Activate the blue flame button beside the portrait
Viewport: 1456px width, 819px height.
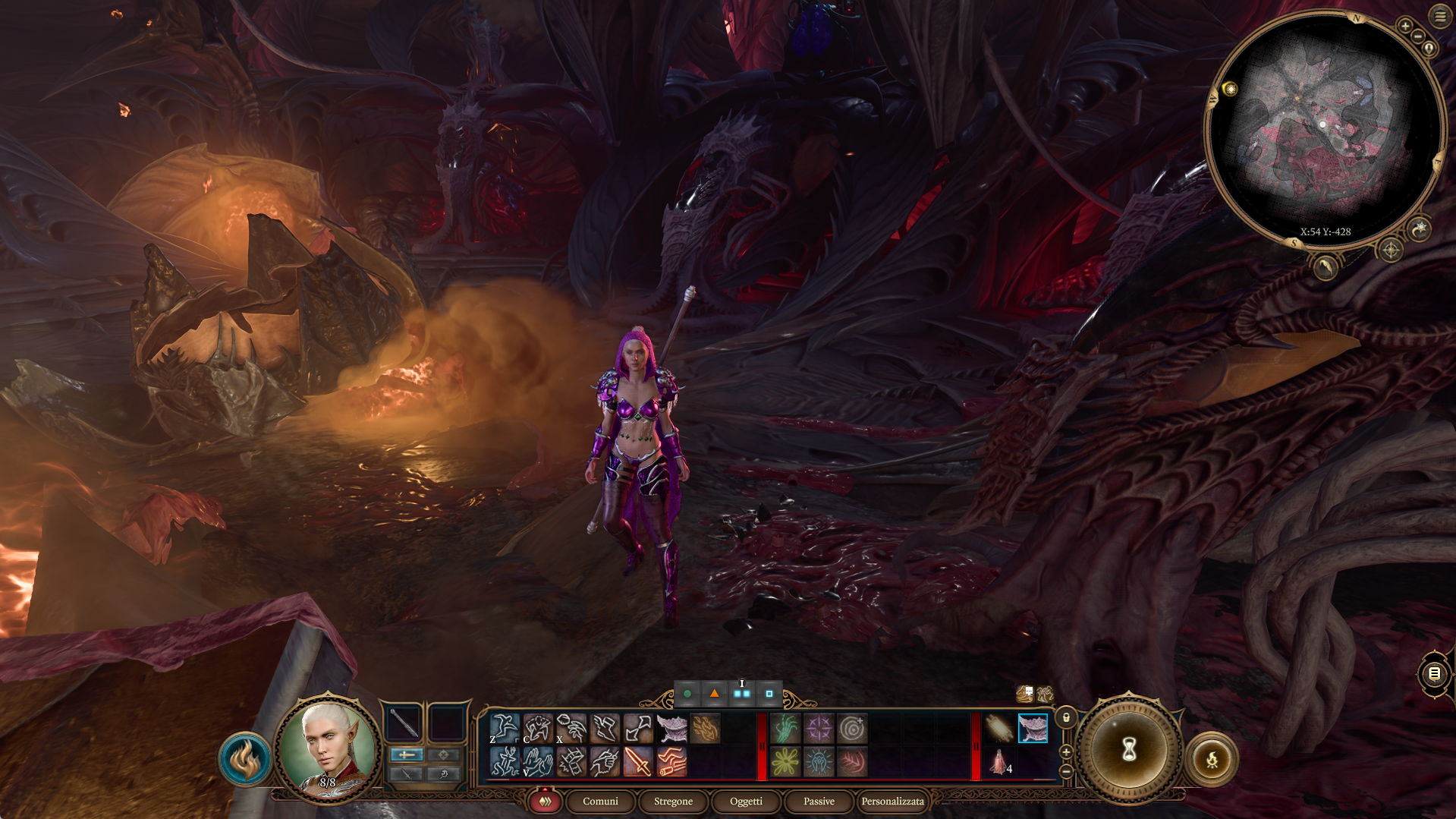(245, 758)
